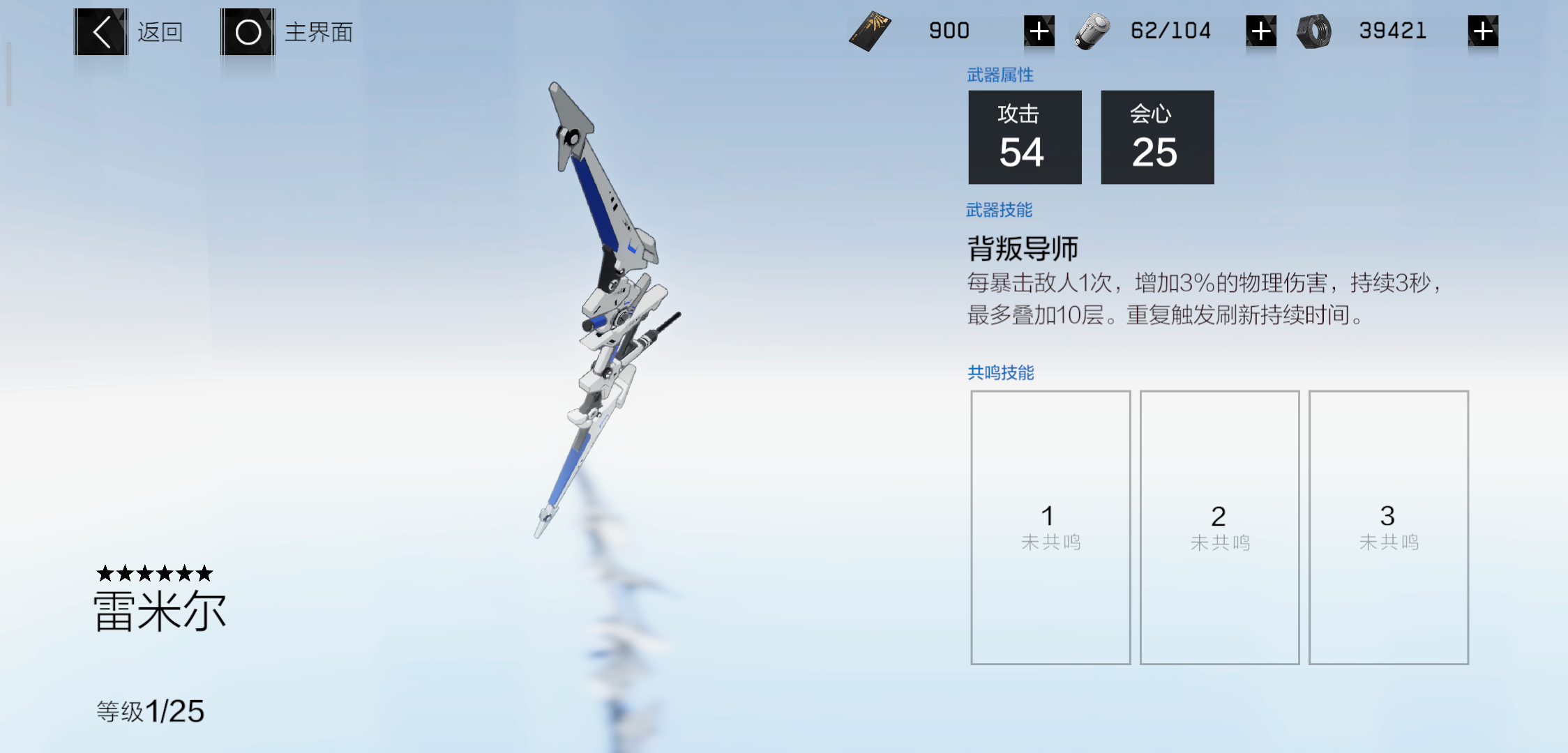Add more black card currency (900)

point(1039,31)
